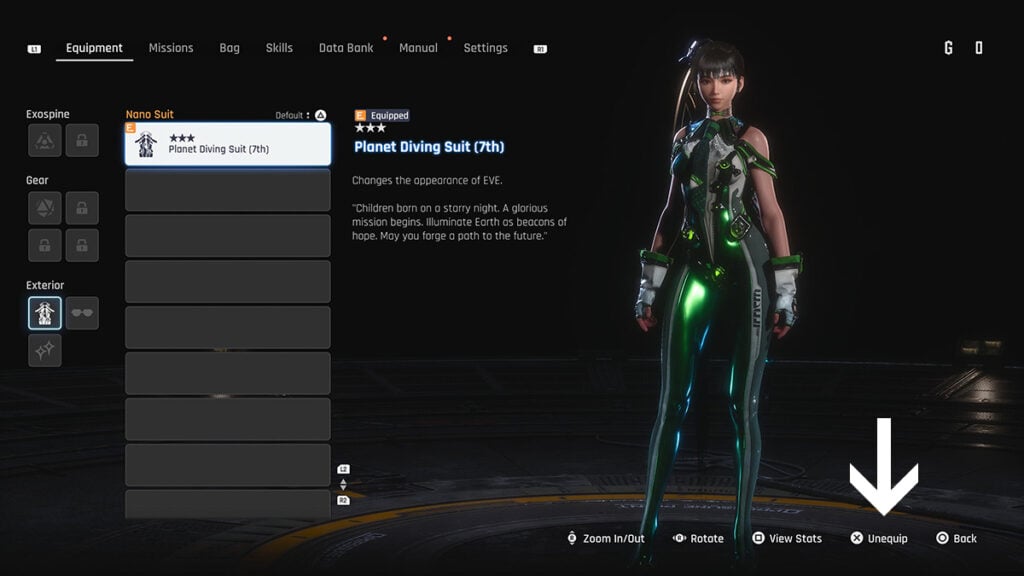This screenshot has height=576, width=1024.
Task: Select the unlocked Gear slot
Action: tap(45, 208)
